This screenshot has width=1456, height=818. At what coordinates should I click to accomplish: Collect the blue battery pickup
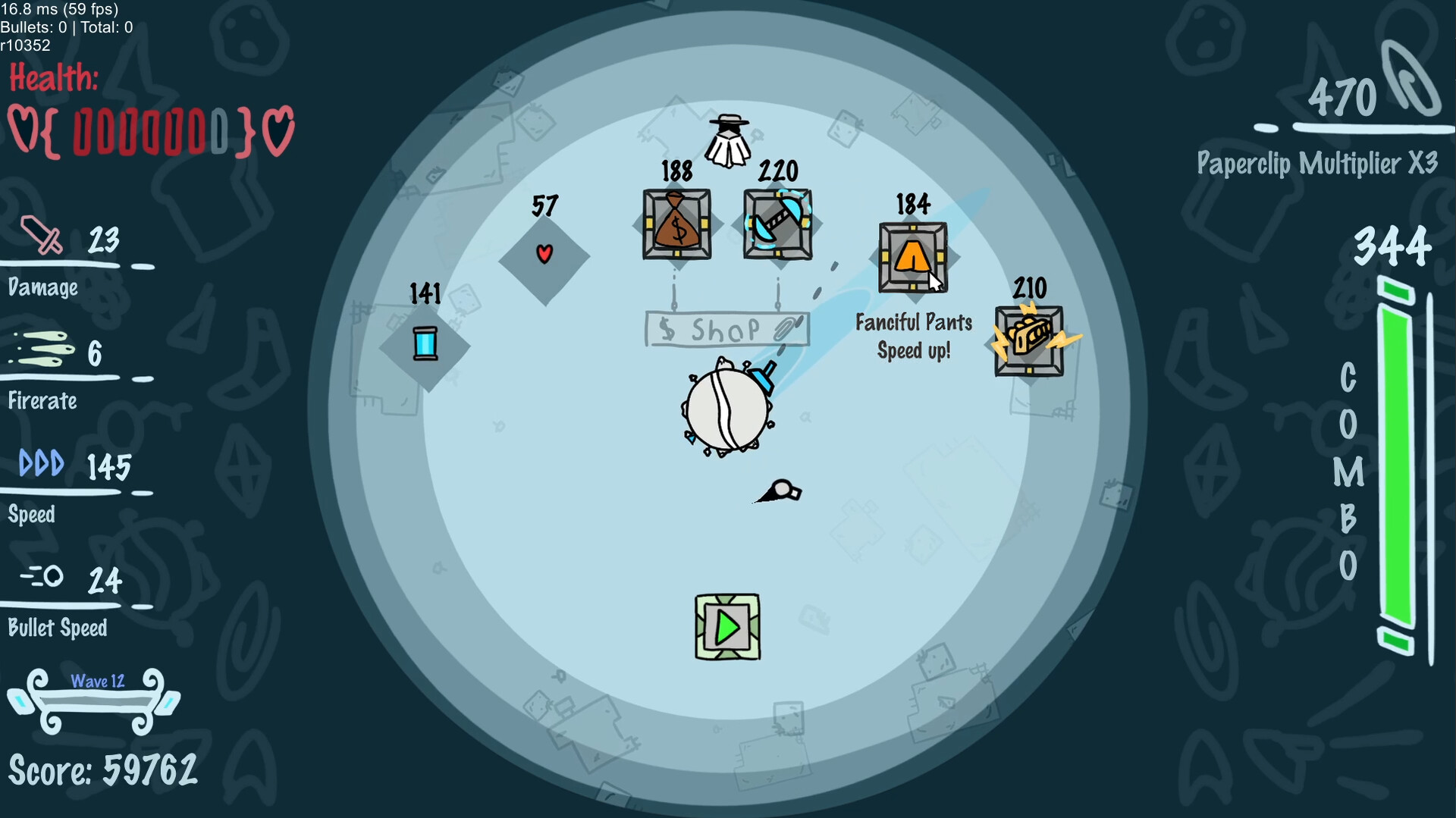point(426,345)
